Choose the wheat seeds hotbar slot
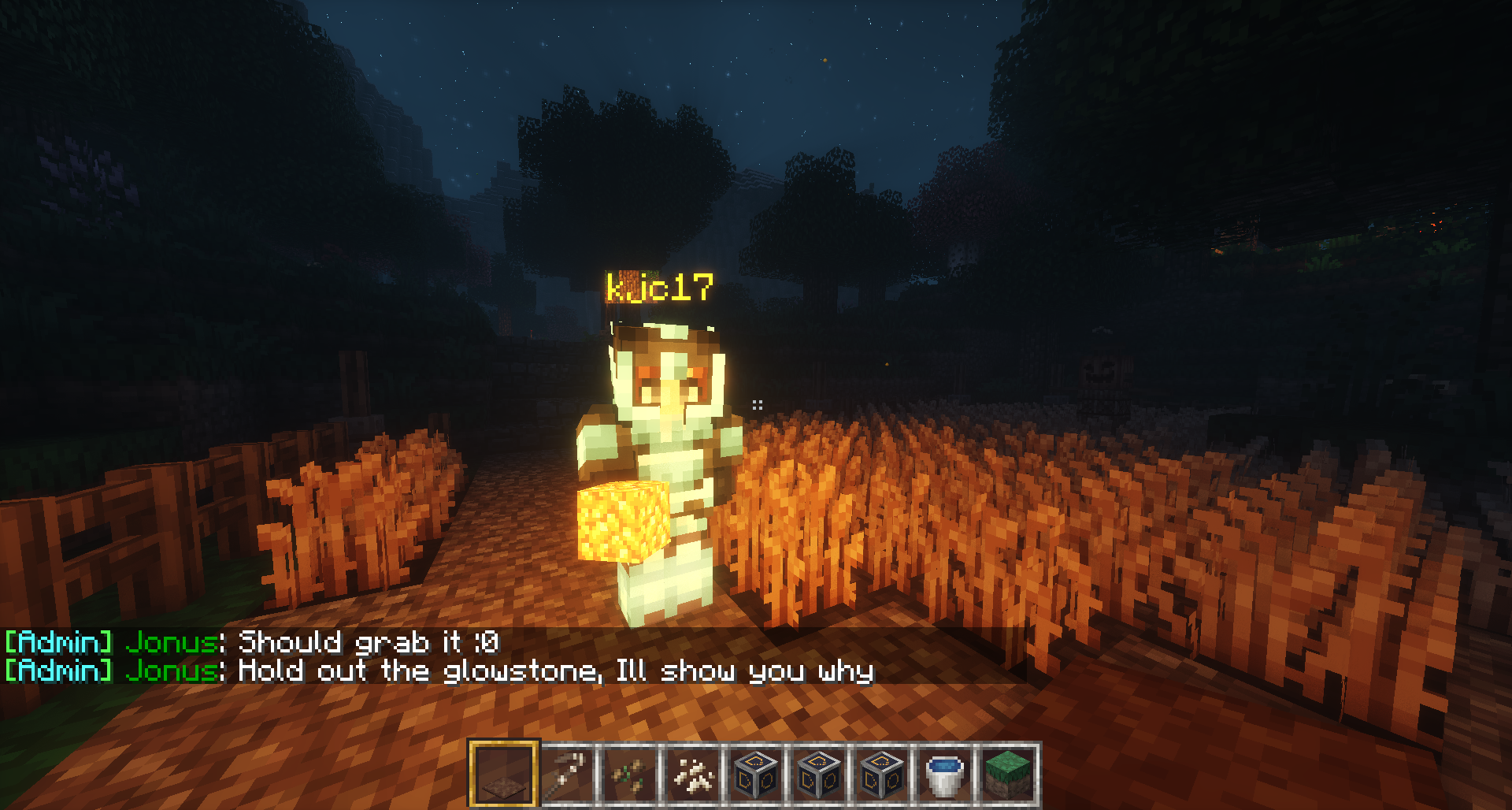 tap(630, 774)
